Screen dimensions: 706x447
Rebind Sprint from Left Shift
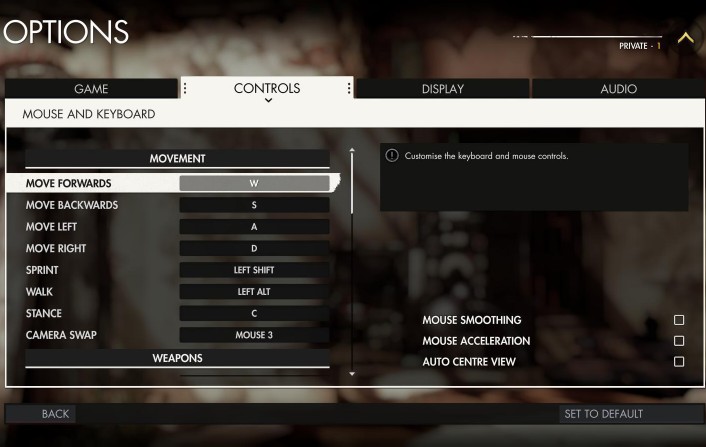click(x=254, y=270)
